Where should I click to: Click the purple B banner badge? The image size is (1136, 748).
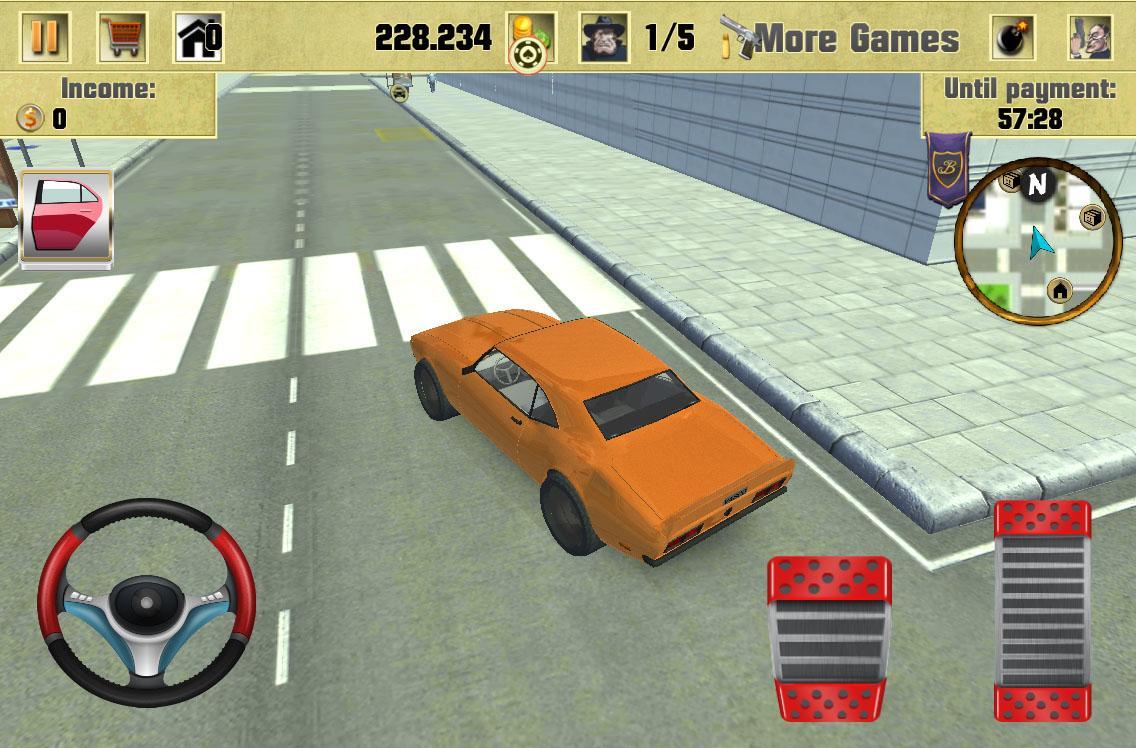[x=946, y=166]
